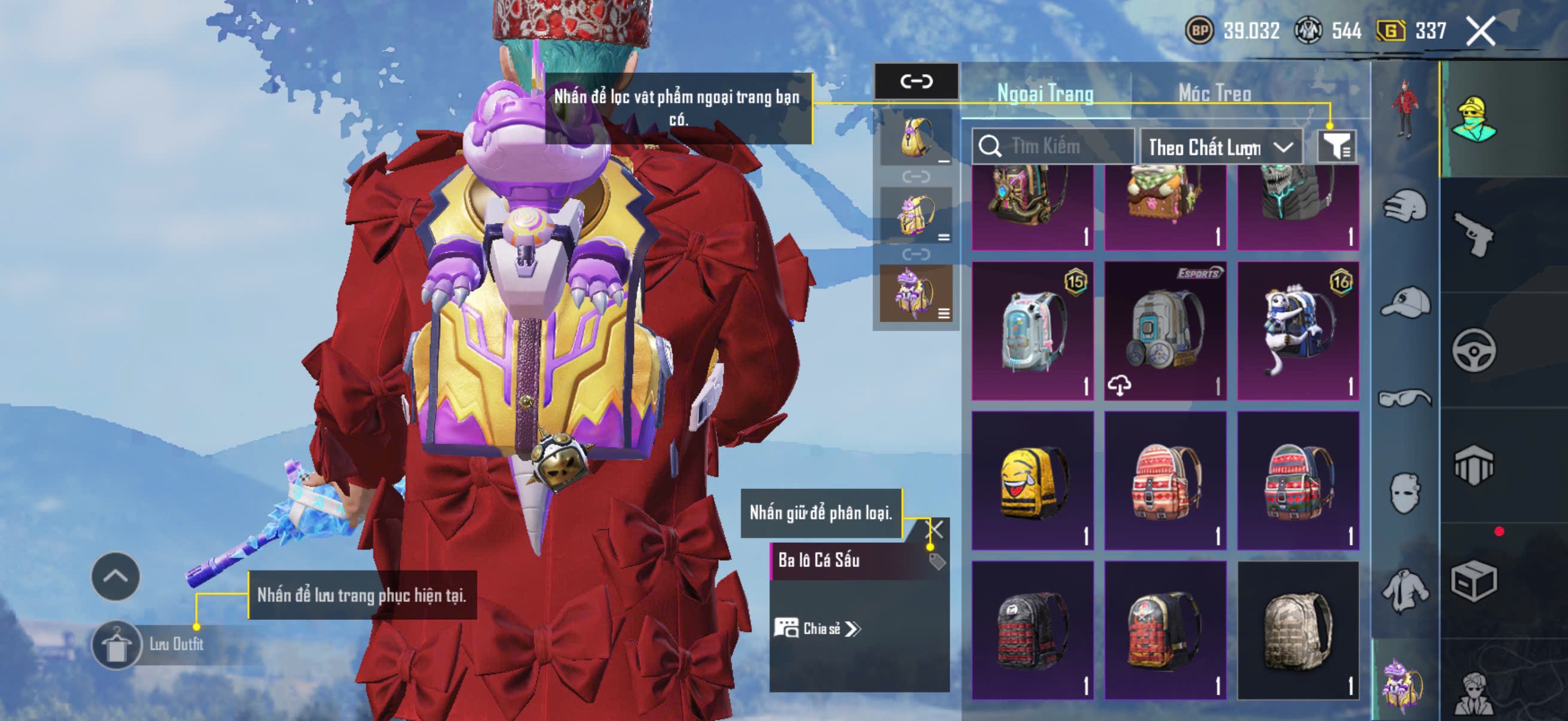Viewport: 1568px width, 721px height.
Task: Pick the white cat backpack numbered 16
Action: (x=1298, y=331)
